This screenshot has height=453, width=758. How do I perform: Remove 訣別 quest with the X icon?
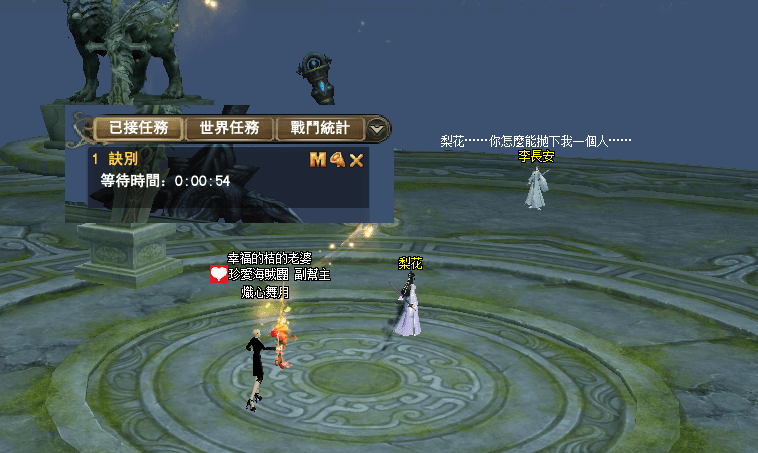click(x=356, y=160)
